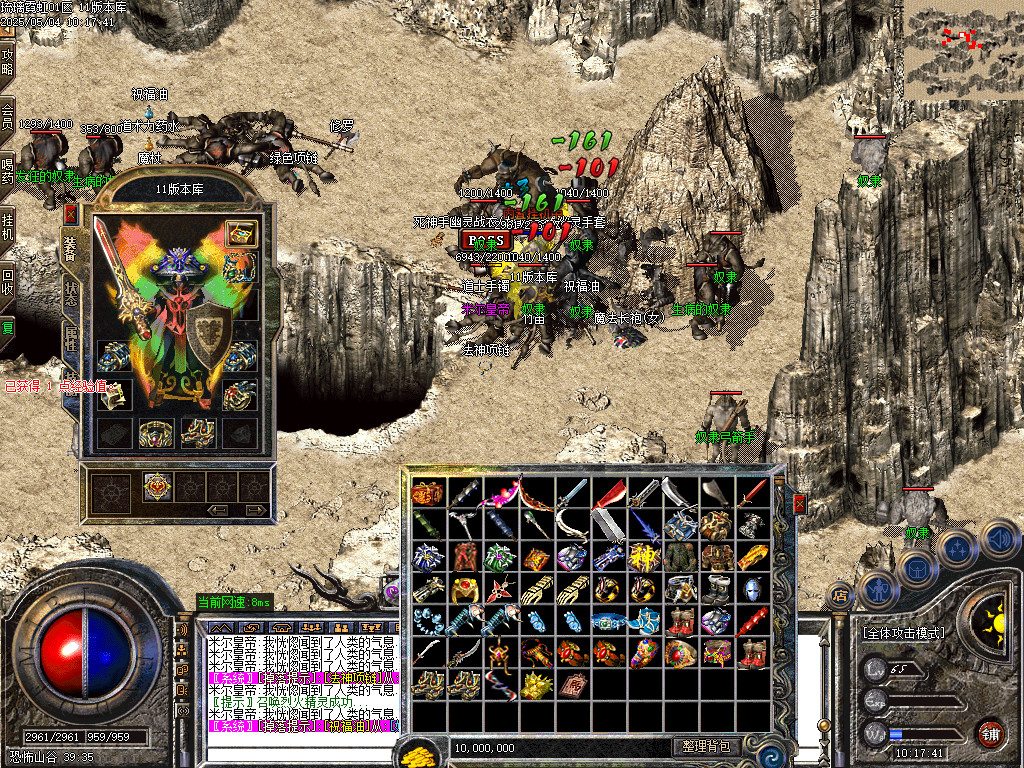Open the 会员 member side menu

[x=8, y=116]
